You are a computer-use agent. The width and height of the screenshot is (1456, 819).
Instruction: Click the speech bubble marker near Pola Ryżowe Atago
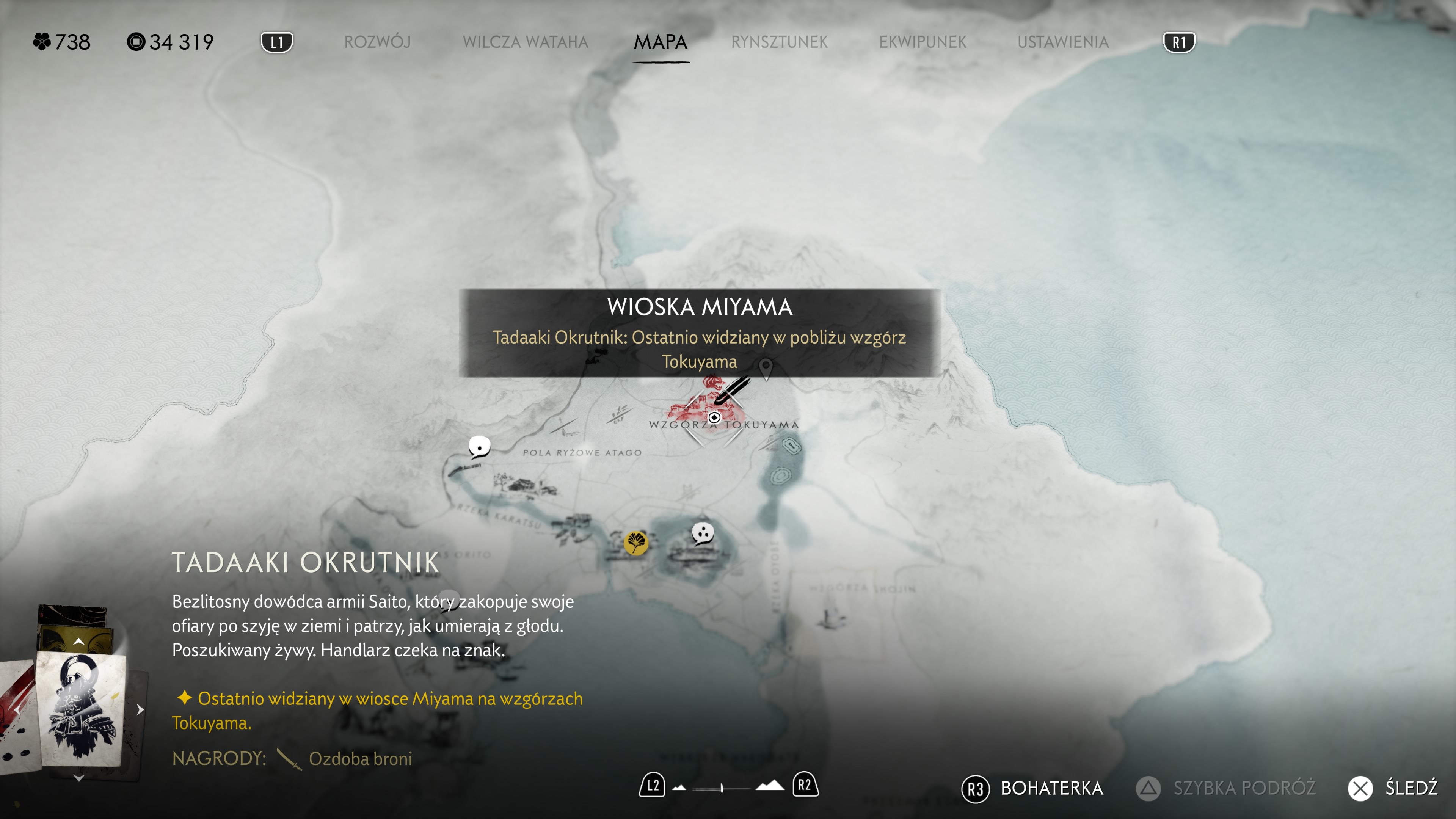point(479,447)
